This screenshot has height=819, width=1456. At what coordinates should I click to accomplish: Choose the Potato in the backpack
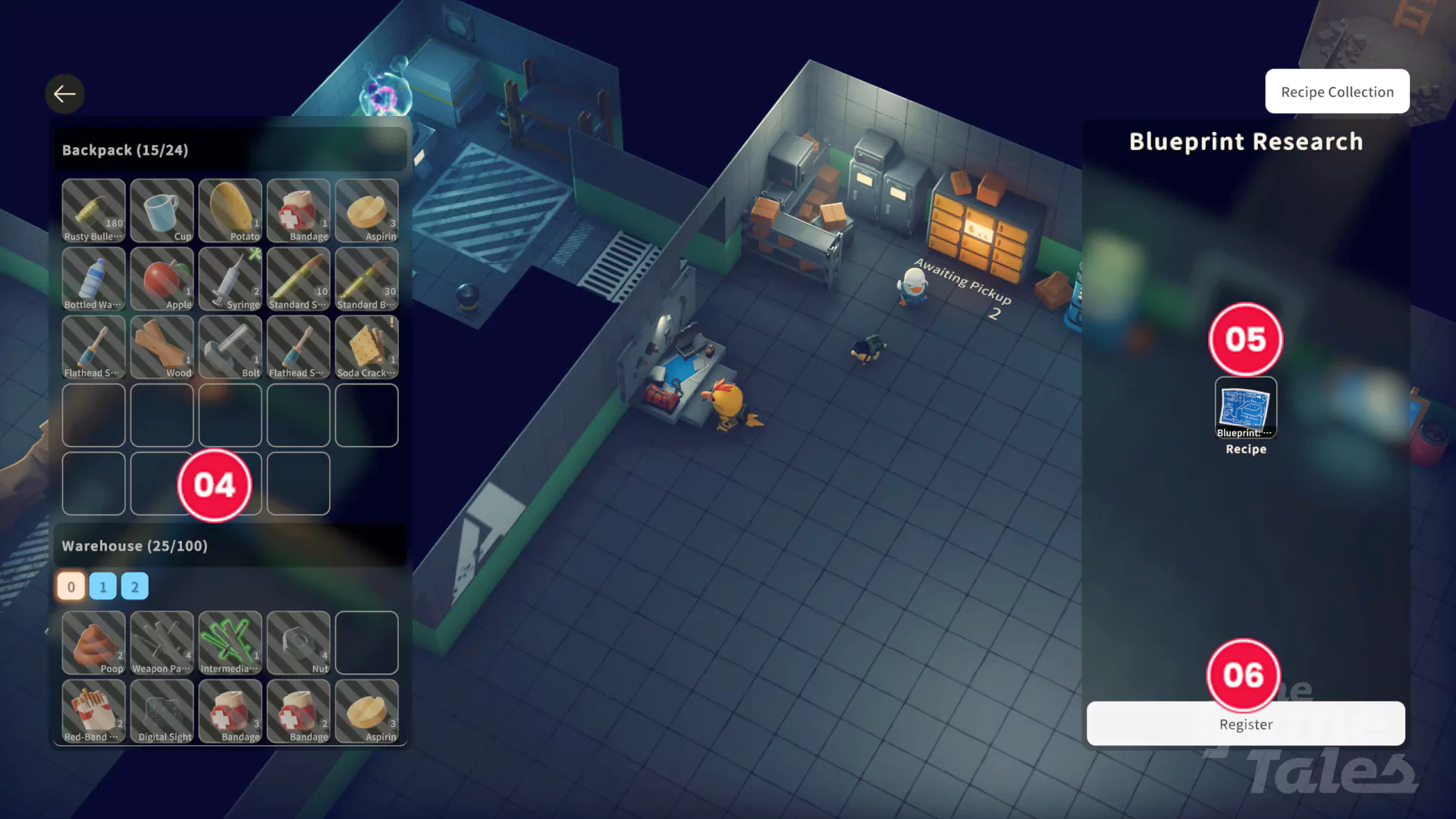pos(230,210)
